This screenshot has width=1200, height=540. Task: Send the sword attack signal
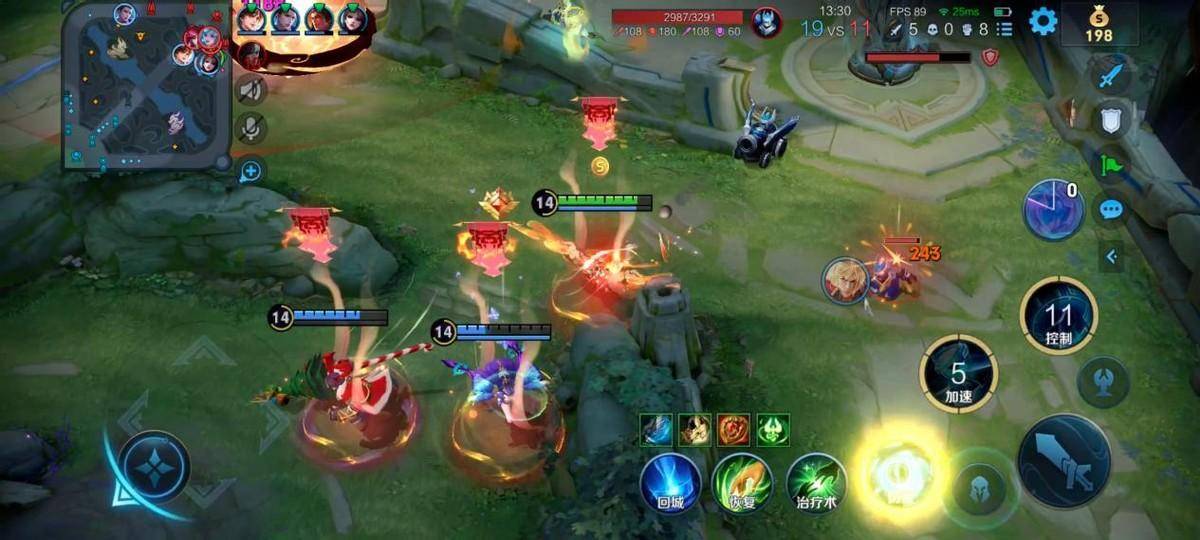click(1111, 76)
